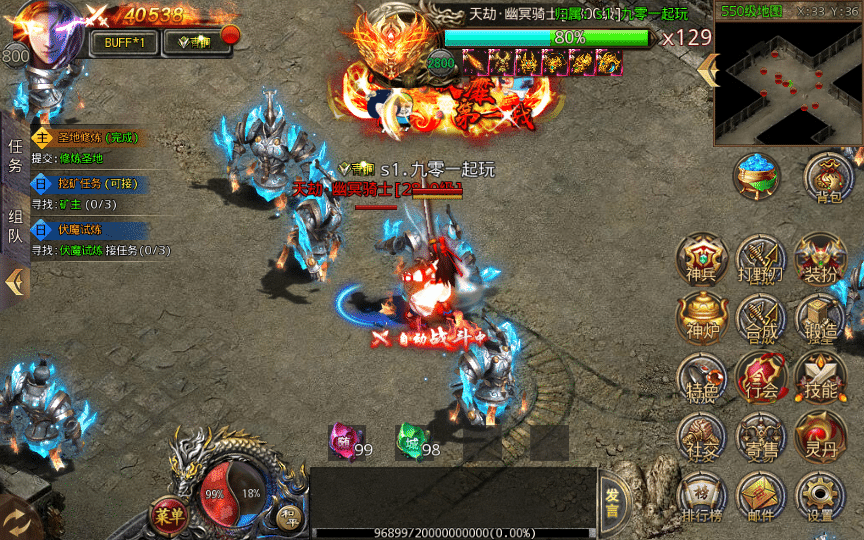Open the 神炉 furnace menu
This screenshot has height=540, width=864.
coord(702,320)
